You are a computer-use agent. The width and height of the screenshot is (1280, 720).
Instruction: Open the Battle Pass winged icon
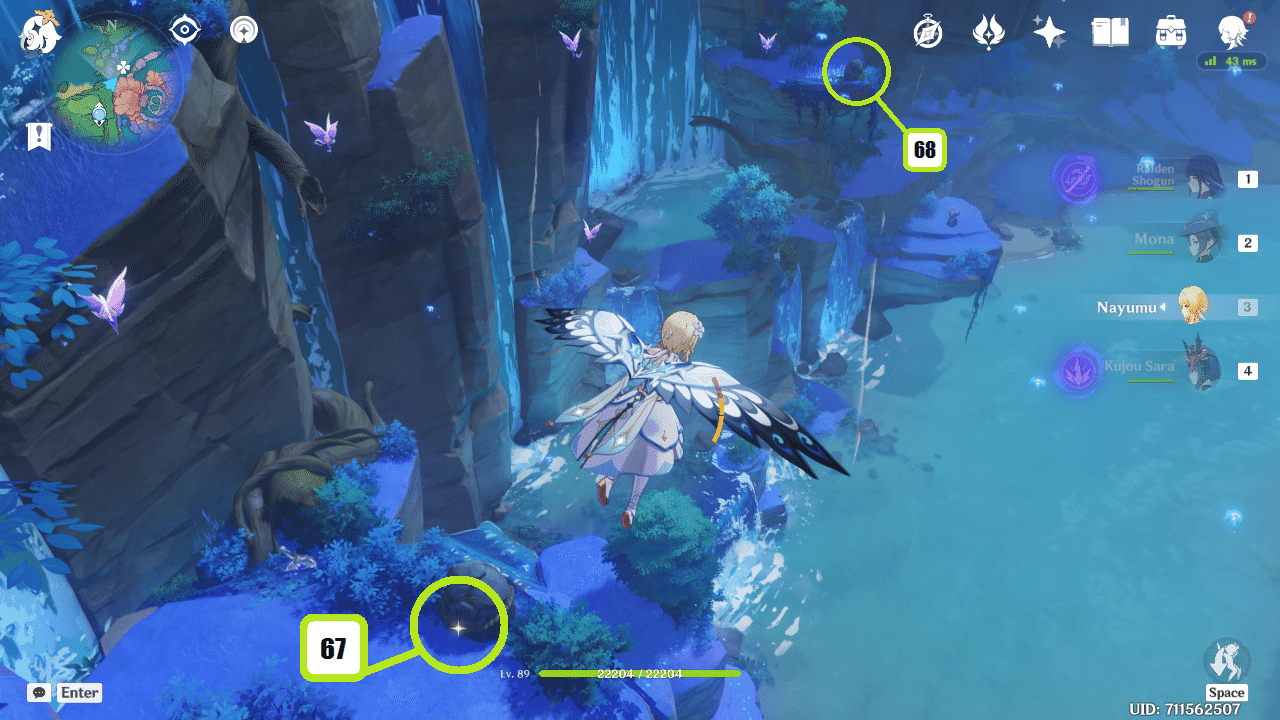point(988,32)
